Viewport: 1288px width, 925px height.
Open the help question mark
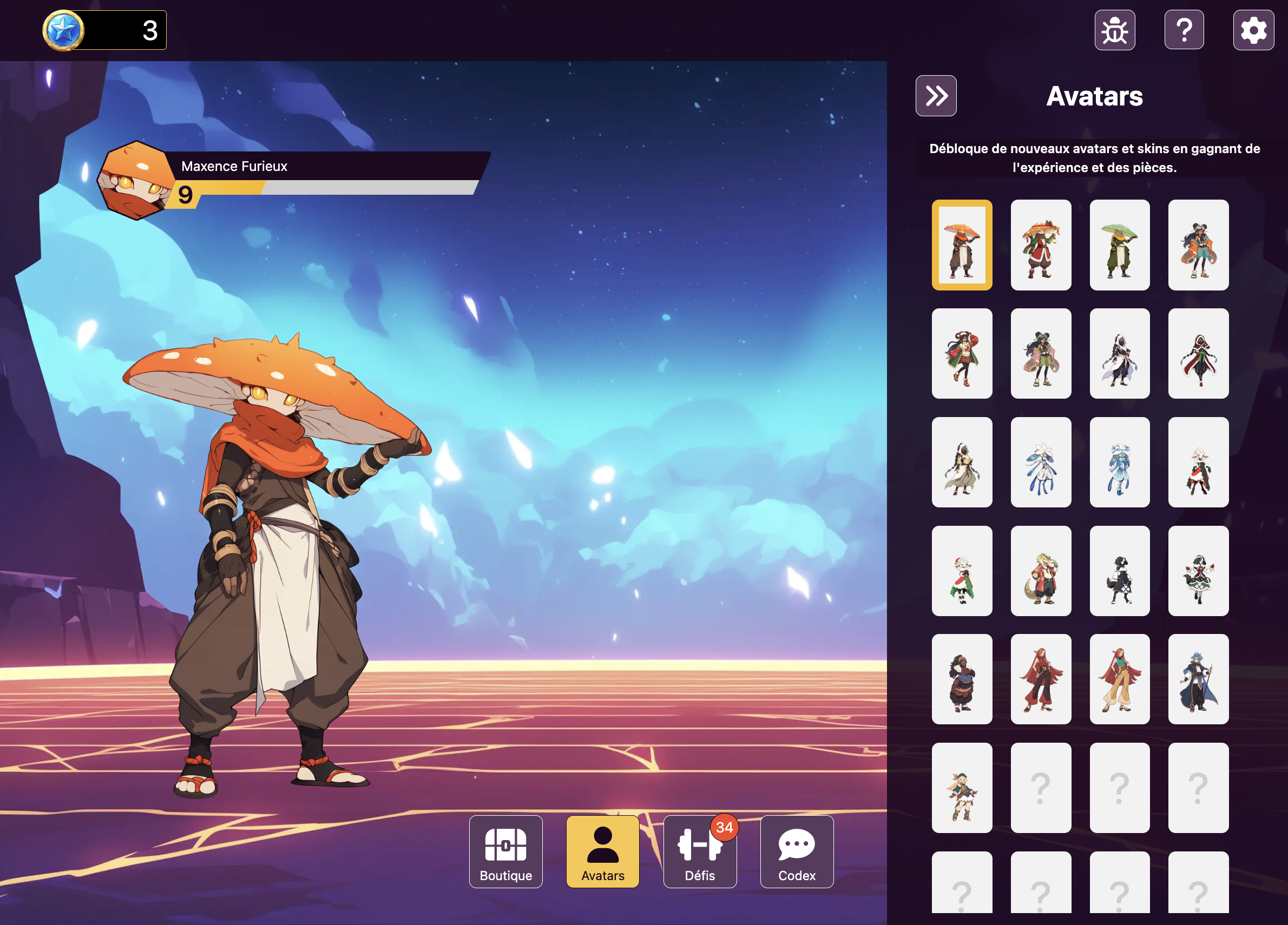click(x=1184, y=30)
